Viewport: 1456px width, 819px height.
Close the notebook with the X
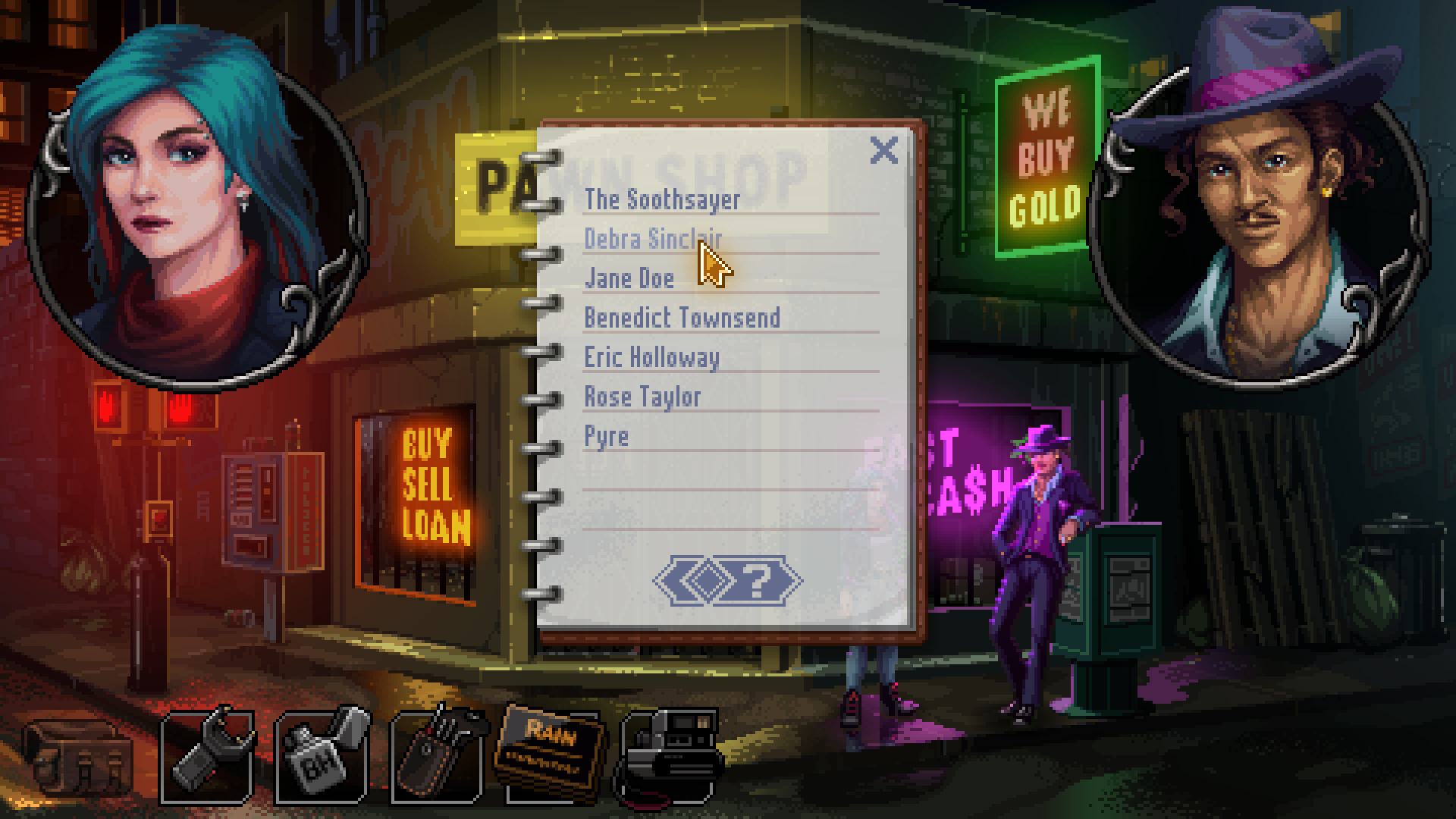tap(883, 151)
